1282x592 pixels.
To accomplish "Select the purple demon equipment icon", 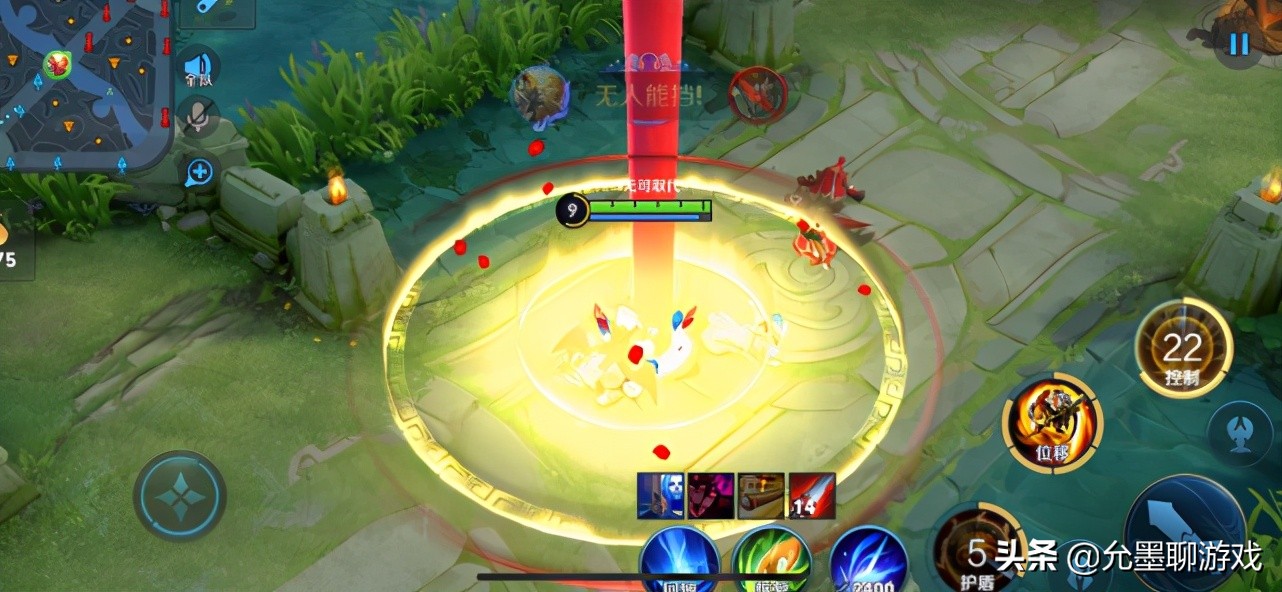I will (x=710, y=495).
